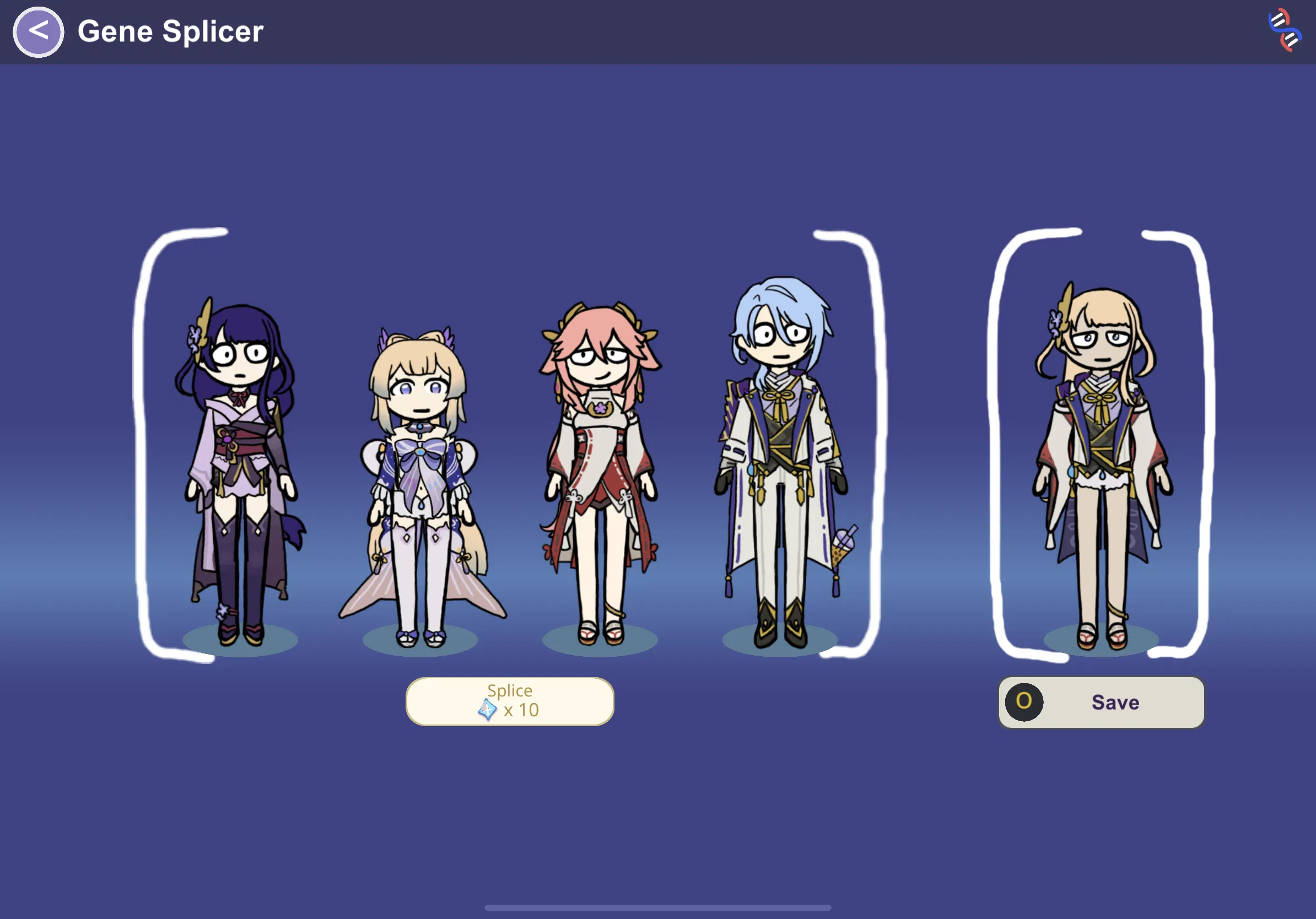This screenshot has width=1316, height=919.
Task: Click the gem currency icon on the Splice button
Action: pos(488,710)
